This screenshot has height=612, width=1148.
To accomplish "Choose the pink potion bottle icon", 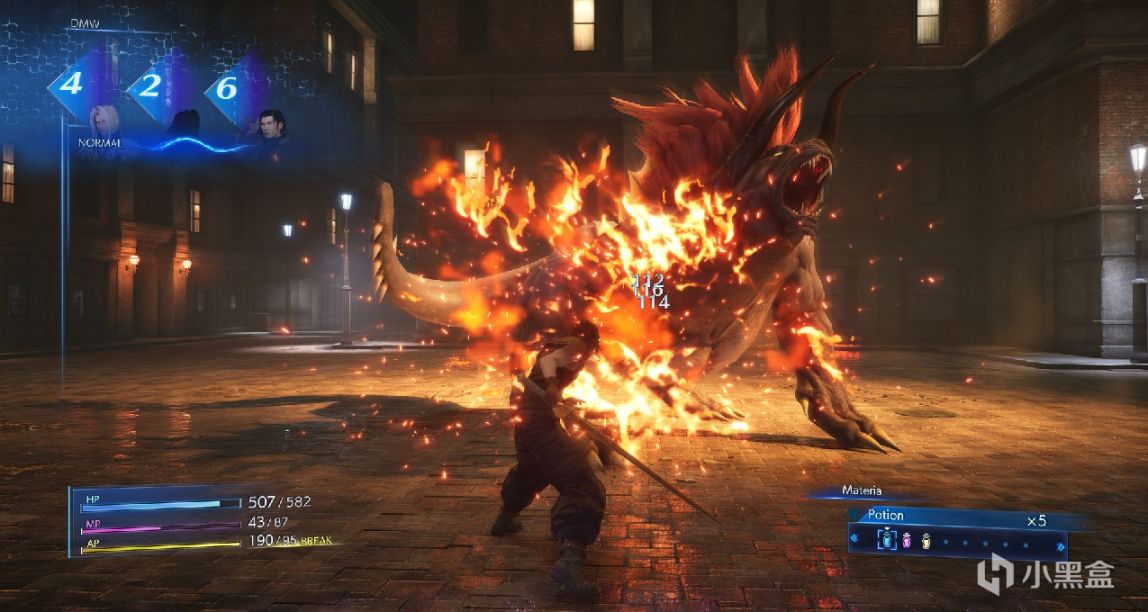I will click(x=906, y=541).
